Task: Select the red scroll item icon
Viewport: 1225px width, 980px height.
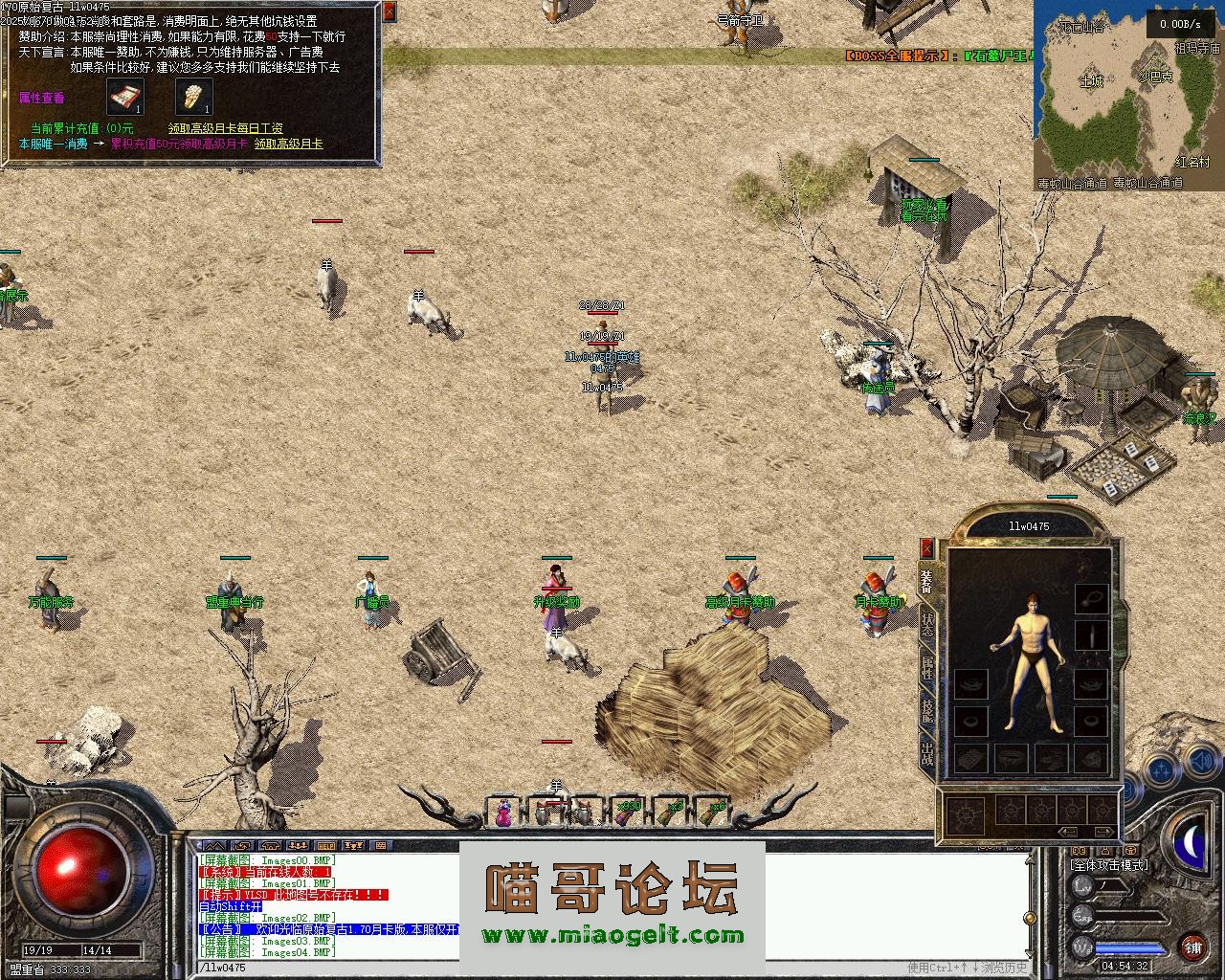Action: pyautogui.click(x=124, y=97)
